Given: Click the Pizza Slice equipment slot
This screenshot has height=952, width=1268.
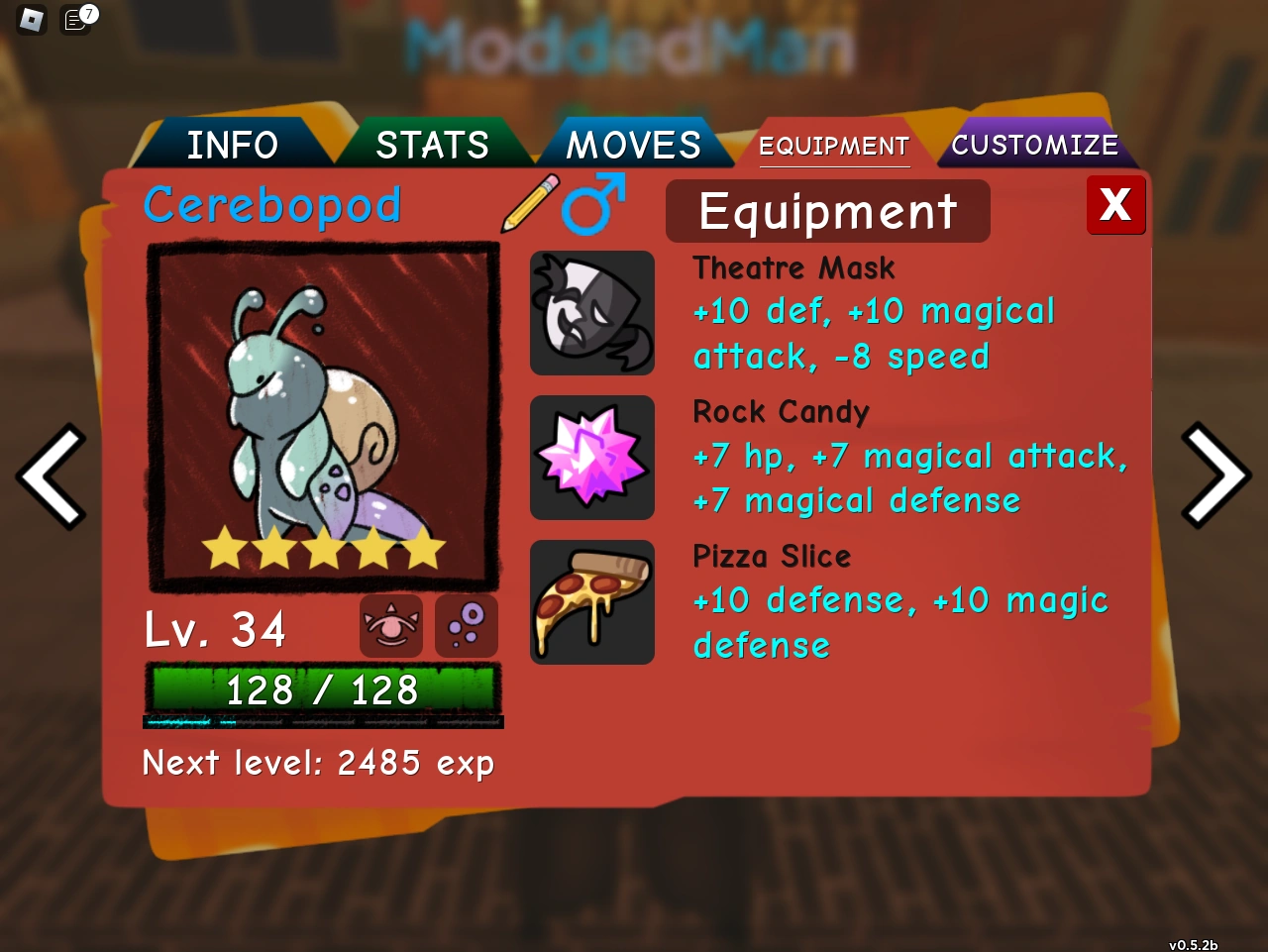Looking at the screenshot, I should point(591,601).
